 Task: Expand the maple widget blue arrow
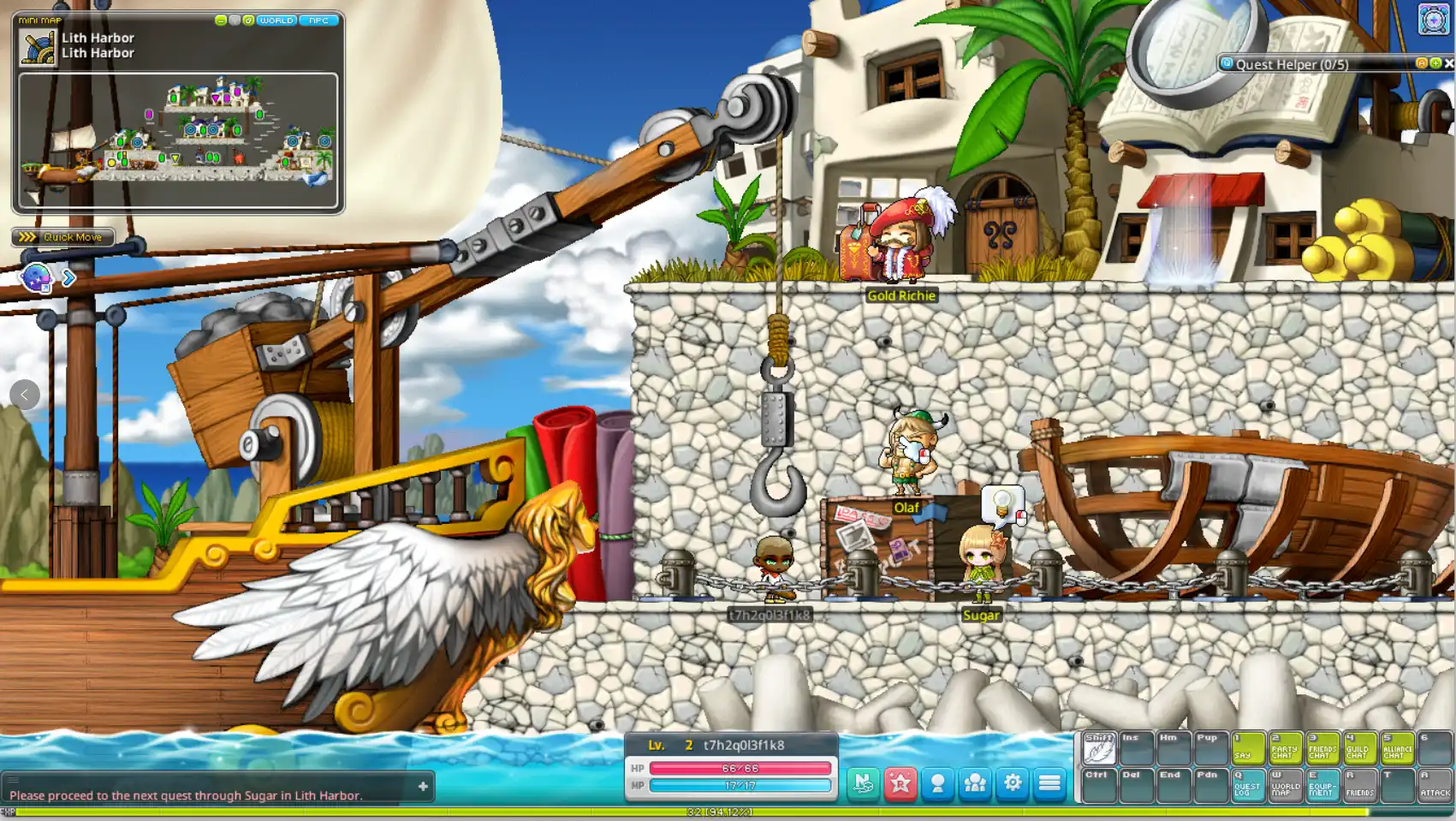(x=69, y=278)
